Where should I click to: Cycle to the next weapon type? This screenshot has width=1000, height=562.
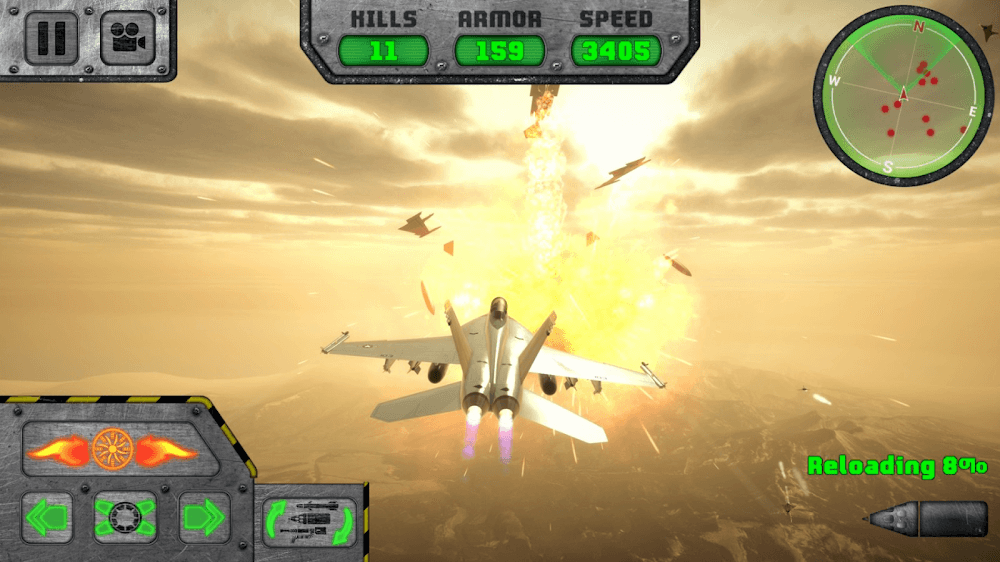(x=309, y=521)
